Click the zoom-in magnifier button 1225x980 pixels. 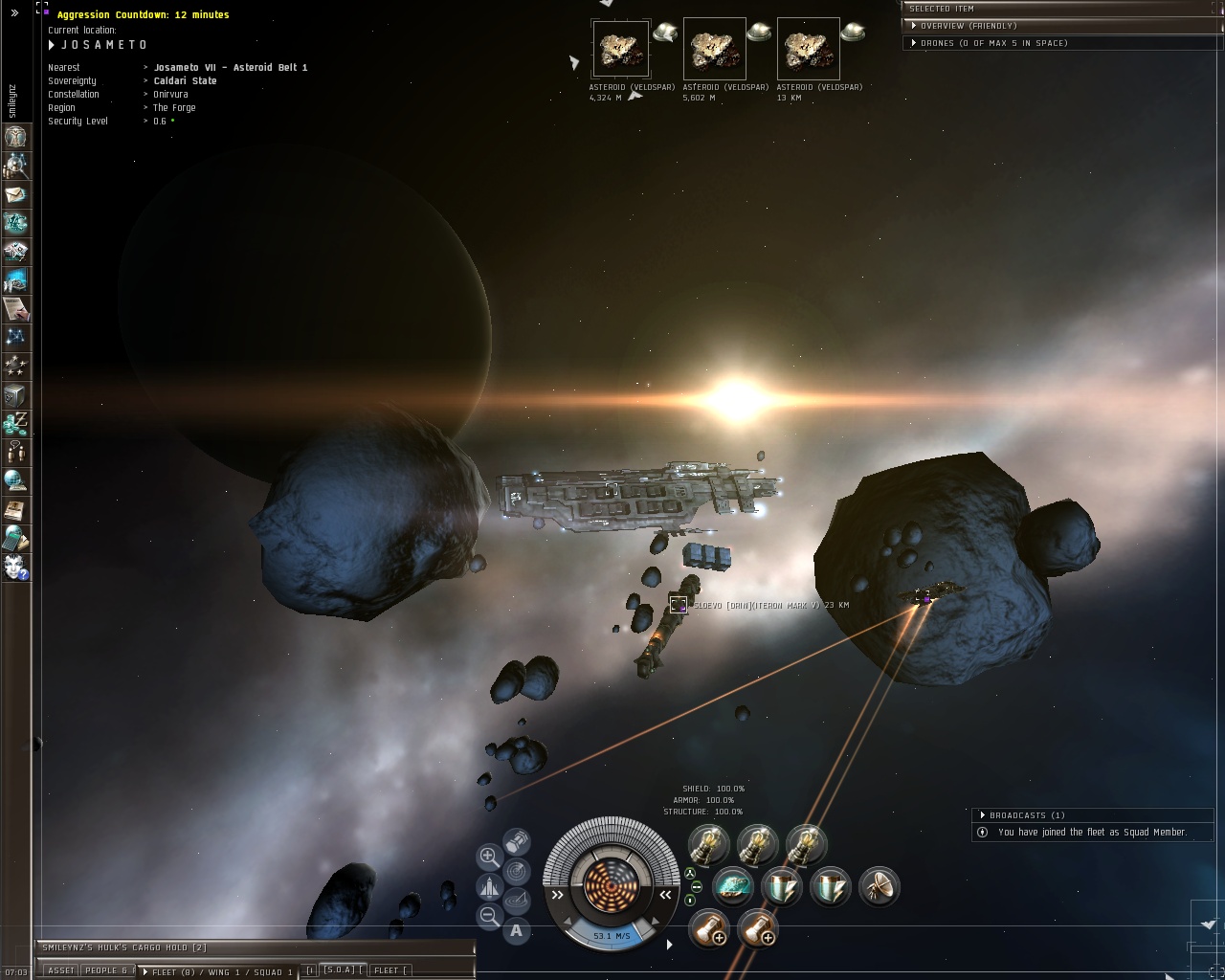489,857
